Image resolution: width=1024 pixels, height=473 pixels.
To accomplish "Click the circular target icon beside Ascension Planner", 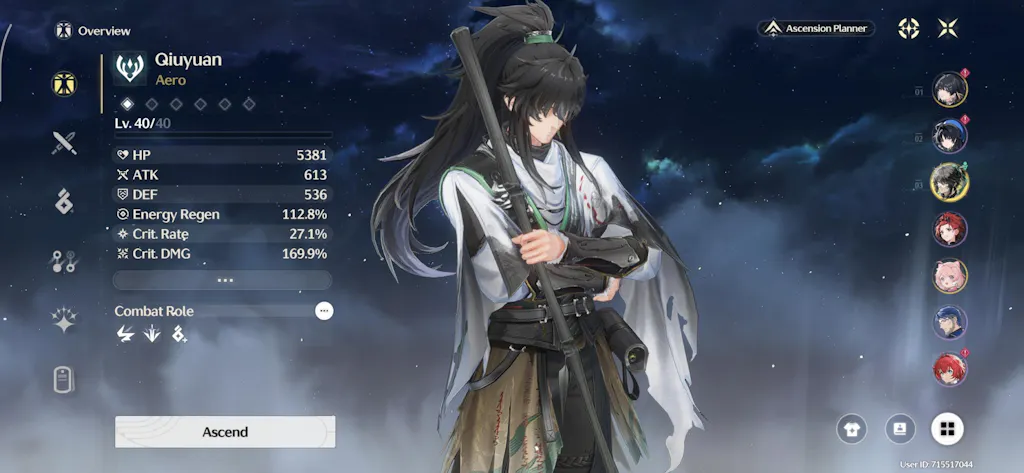I will coord(908,28).
